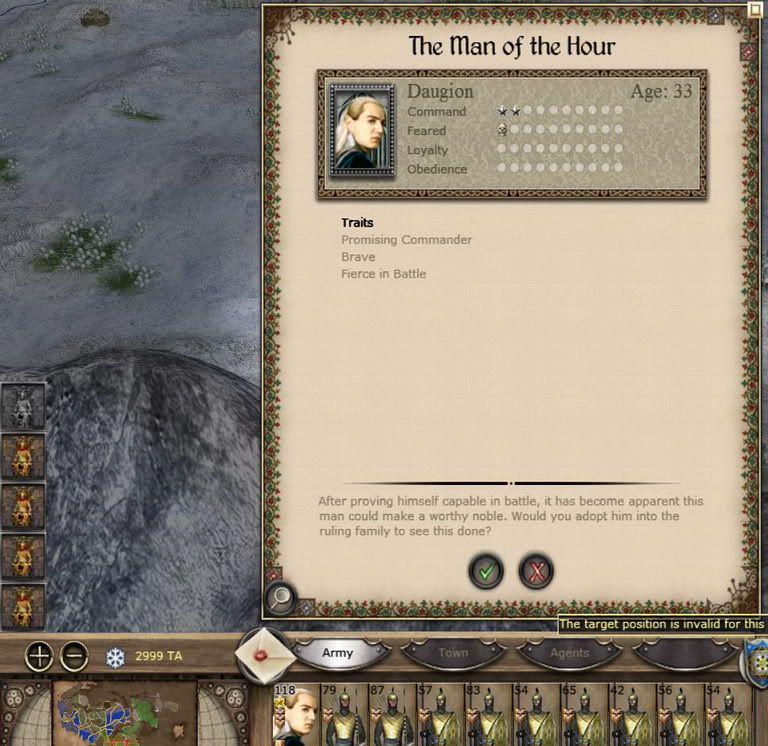This screenshot has height=746, width=768.
Task: Pick the unit card with 83 soldiers
Action: pyautogui.click(x=487, y=716)
